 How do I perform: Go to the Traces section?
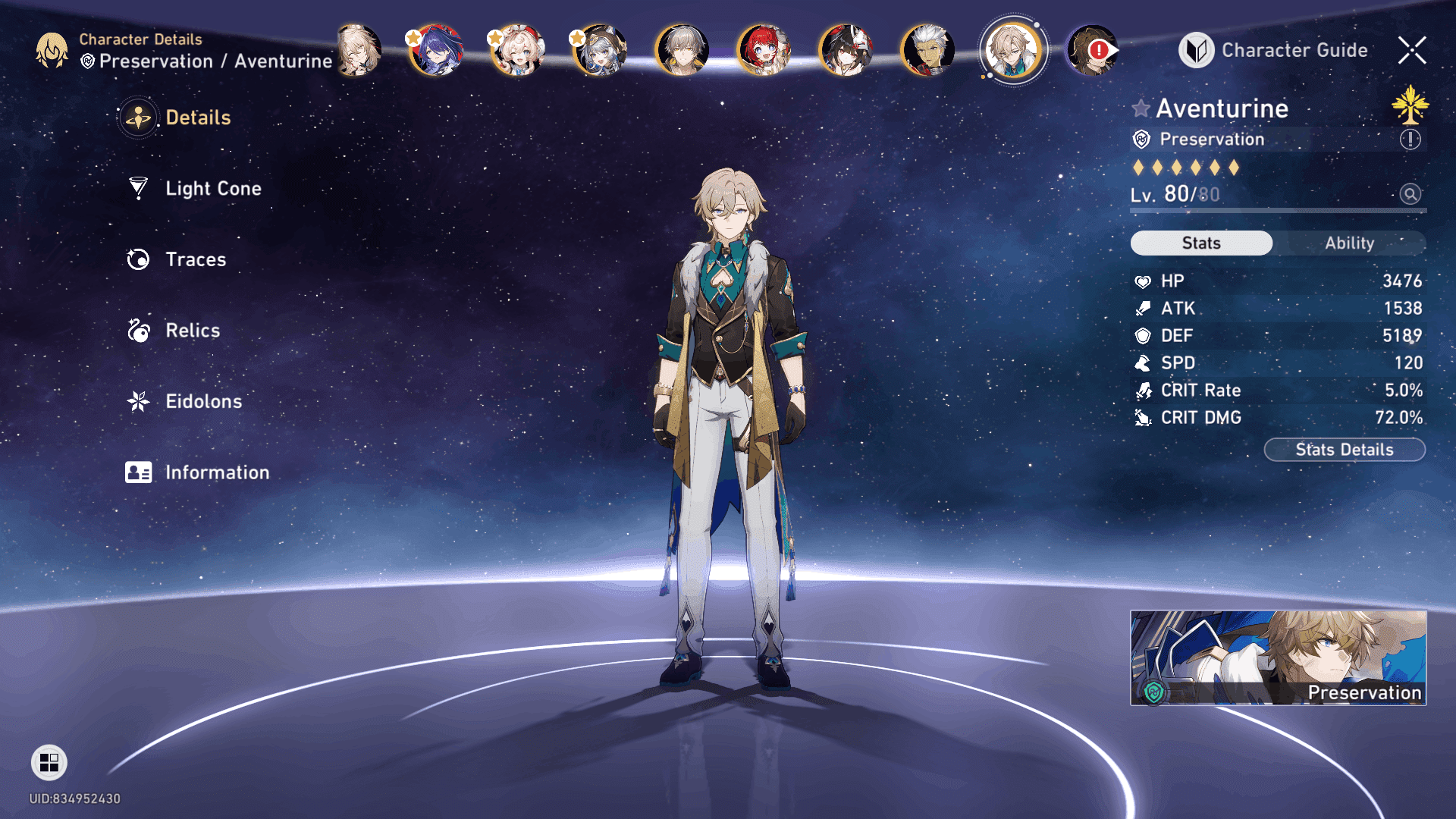point(195,259)
